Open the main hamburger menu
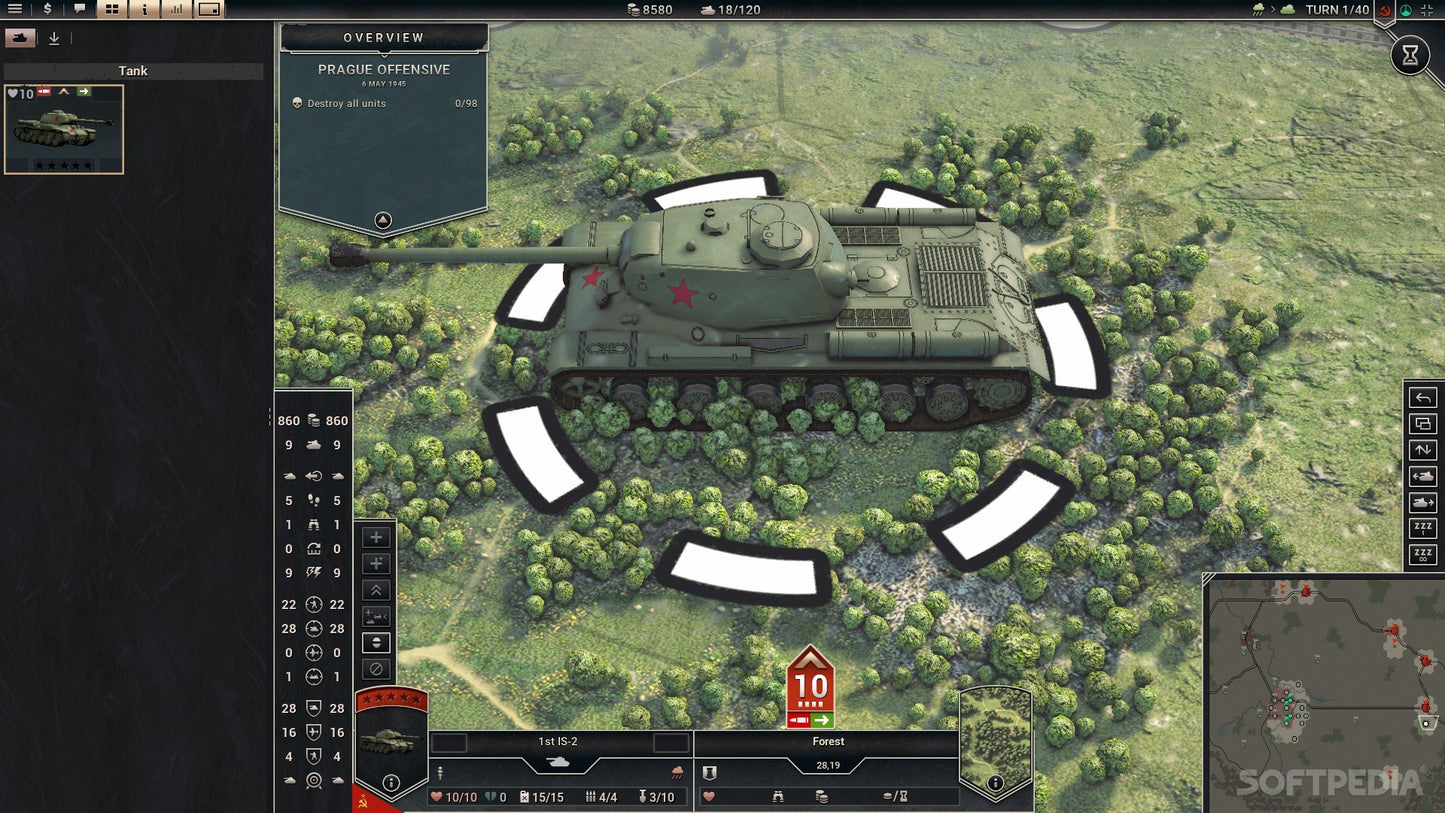The image size is (1445, 813). click(15, 9)
